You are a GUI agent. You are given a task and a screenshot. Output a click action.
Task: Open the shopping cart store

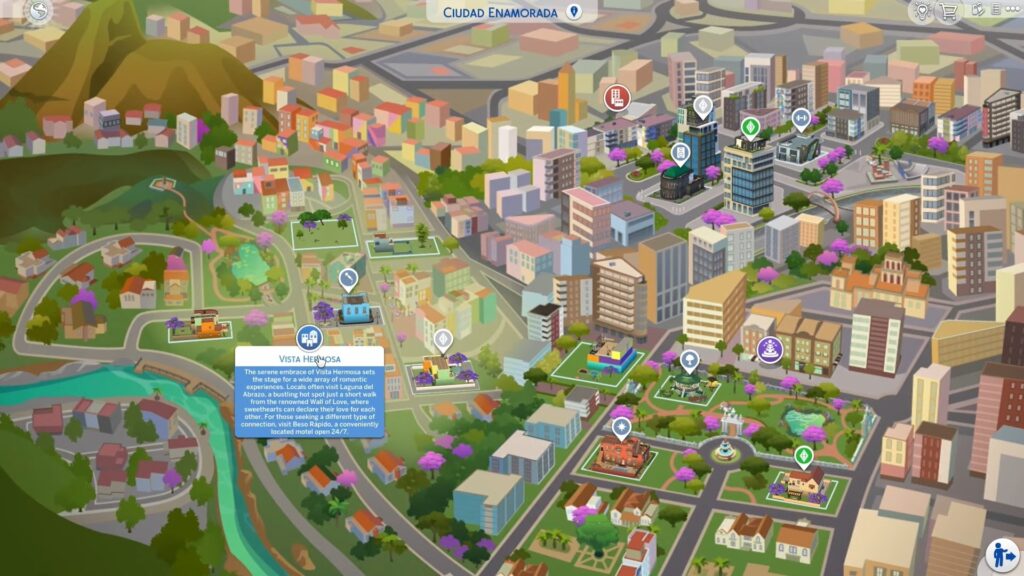click(x=948, y=11)
